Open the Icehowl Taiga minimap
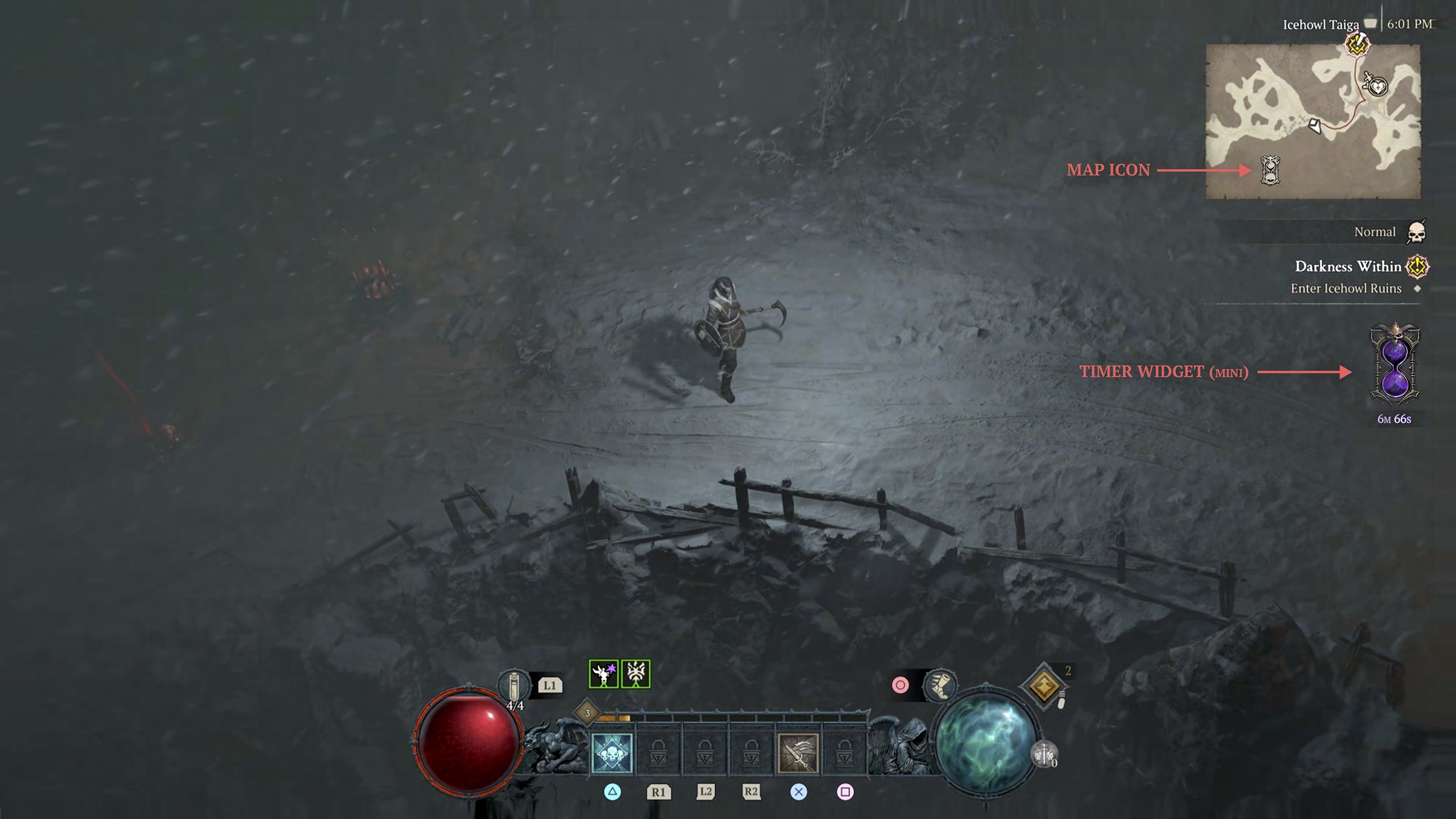The height and width of the screenshot is (819, 1456). [1313, 122]
